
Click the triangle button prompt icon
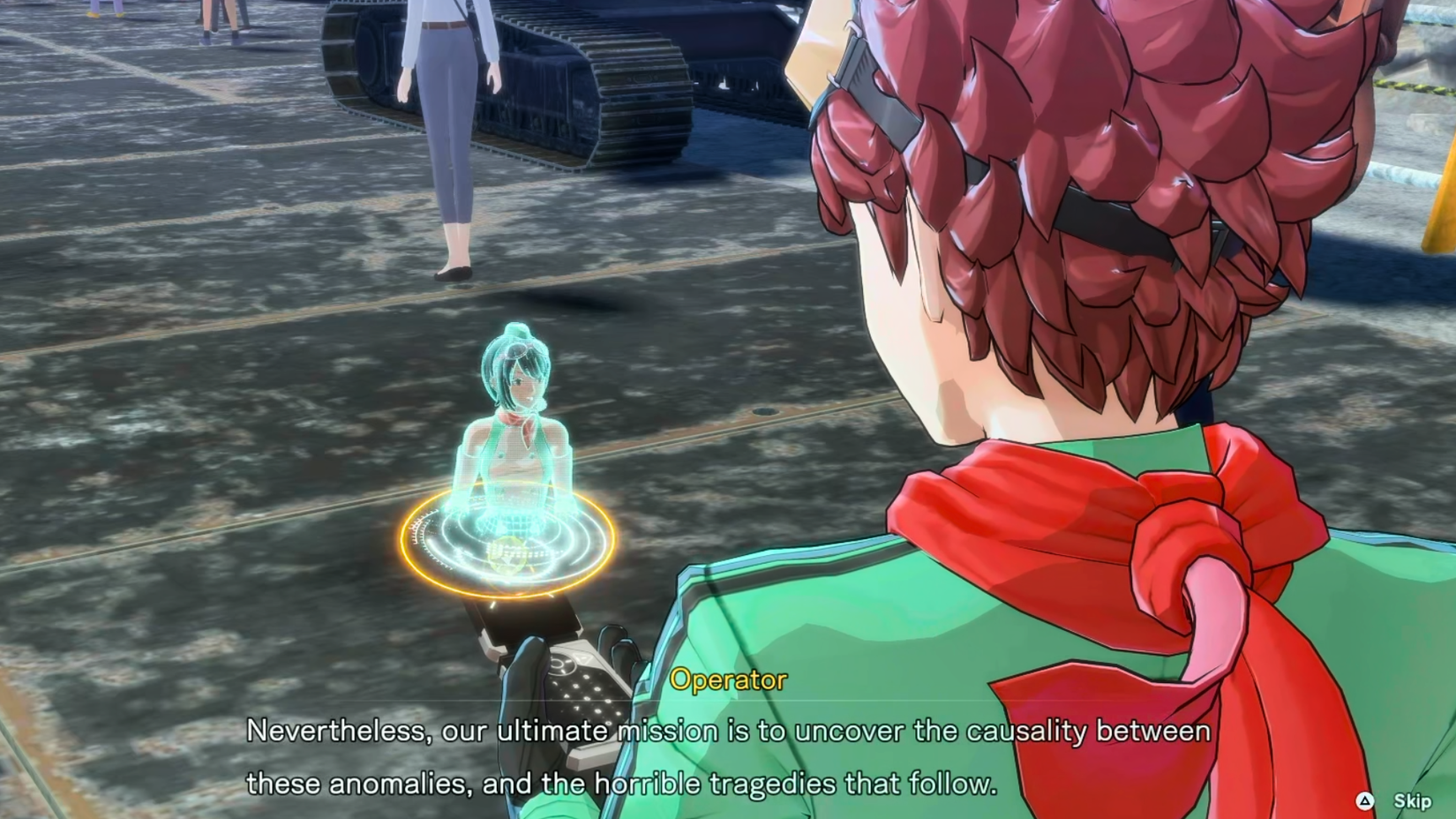(x=1365, y=801)
